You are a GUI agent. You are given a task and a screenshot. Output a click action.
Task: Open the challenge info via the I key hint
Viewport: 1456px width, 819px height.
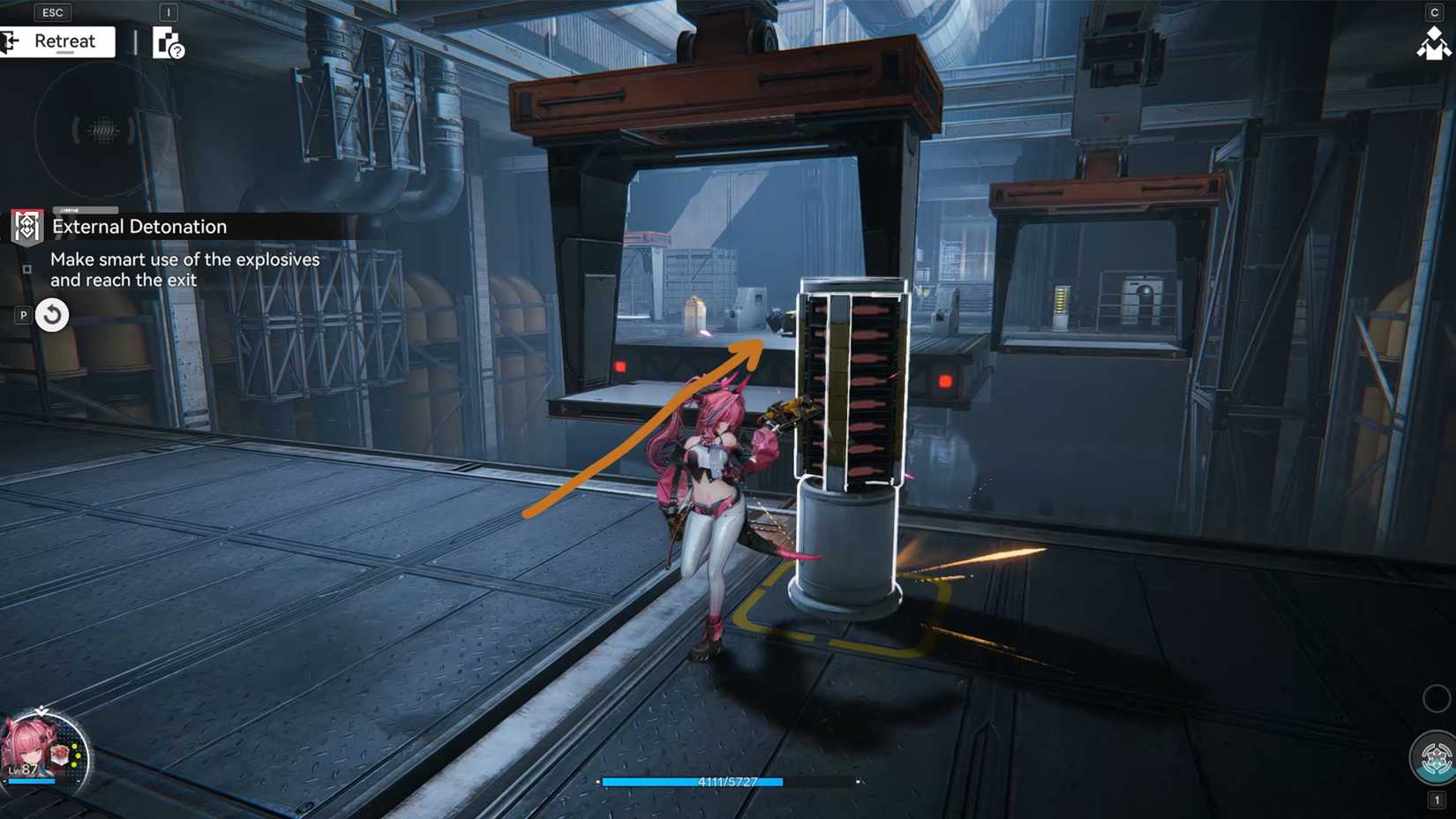pos(168,11)
